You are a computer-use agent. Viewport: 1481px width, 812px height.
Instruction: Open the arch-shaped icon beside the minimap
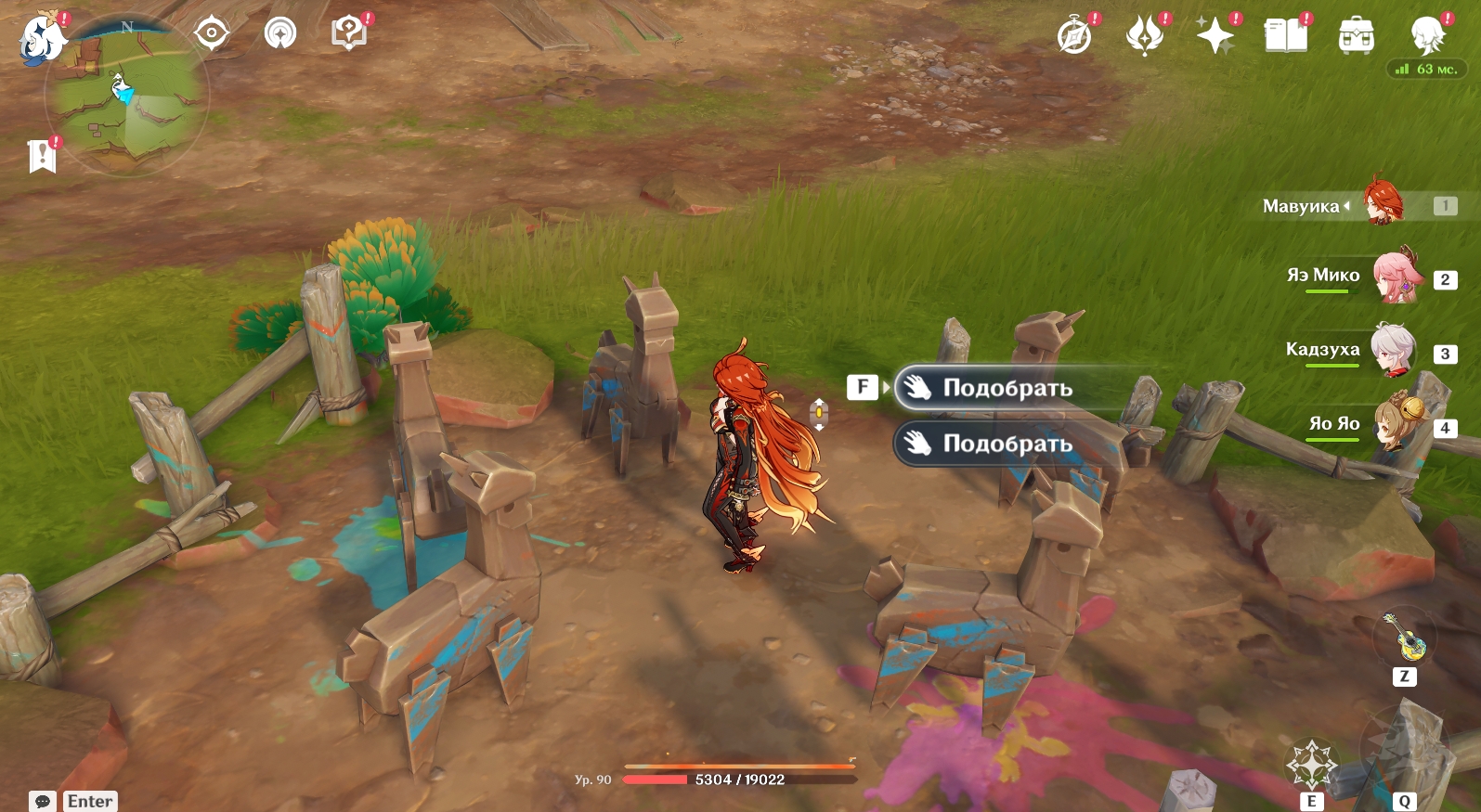click(x=280, y=34)
